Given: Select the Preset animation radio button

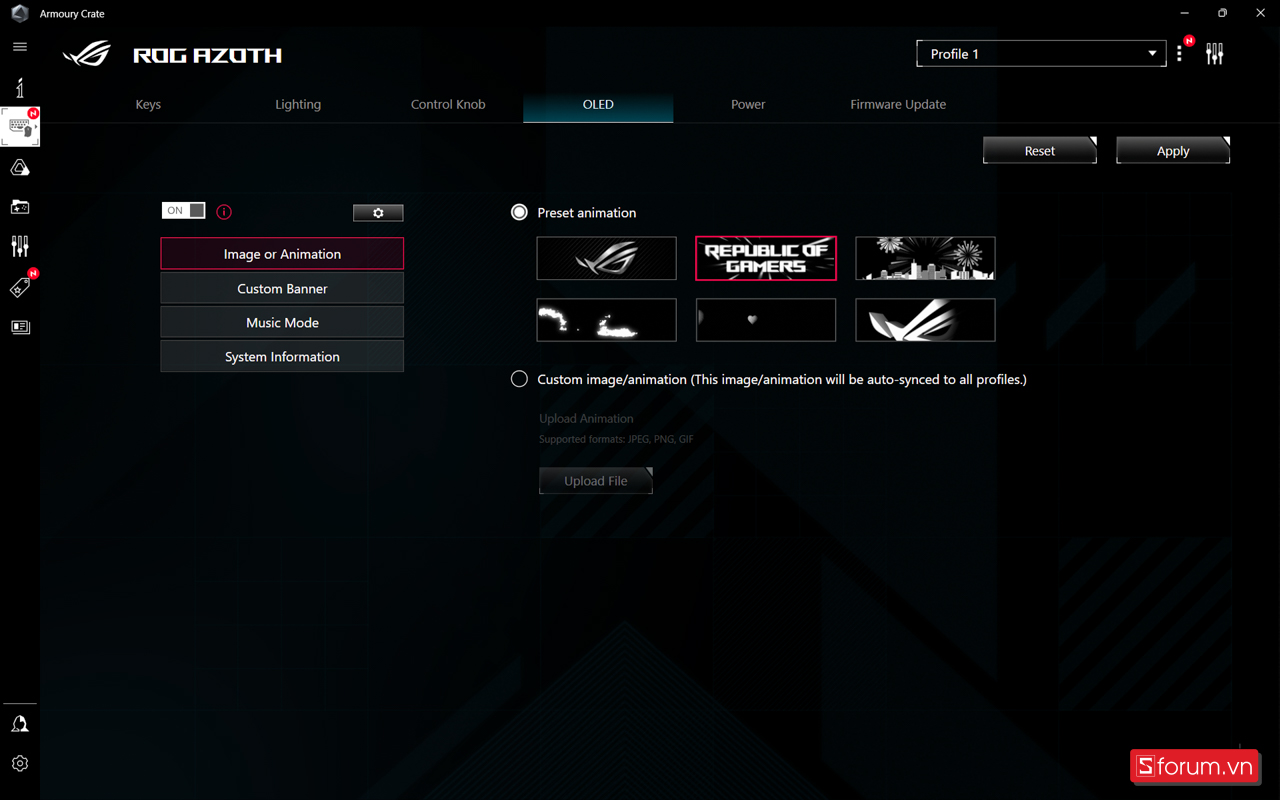Looking at the screenshot, I should (x=519, y=212).
